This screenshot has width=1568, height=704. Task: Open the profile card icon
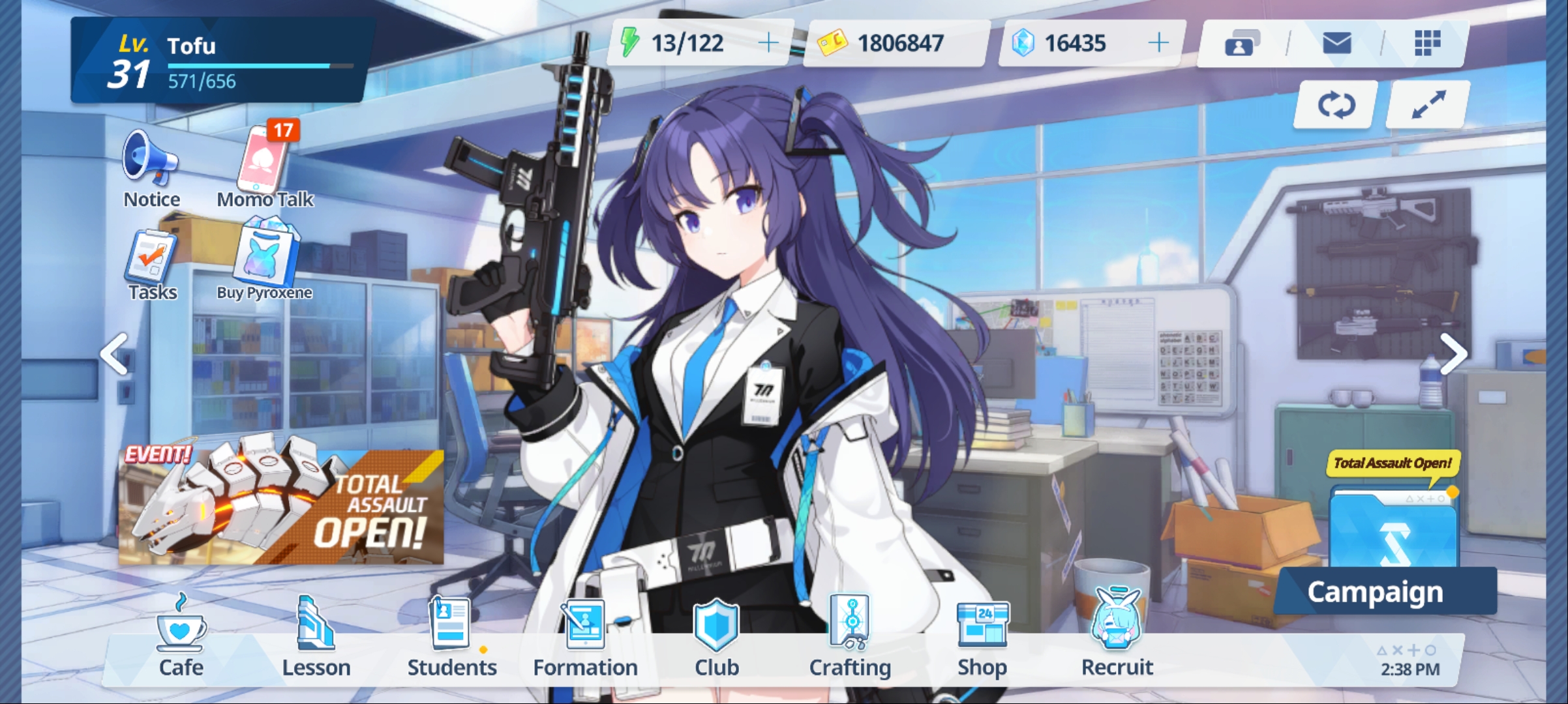click(1241, 42)
